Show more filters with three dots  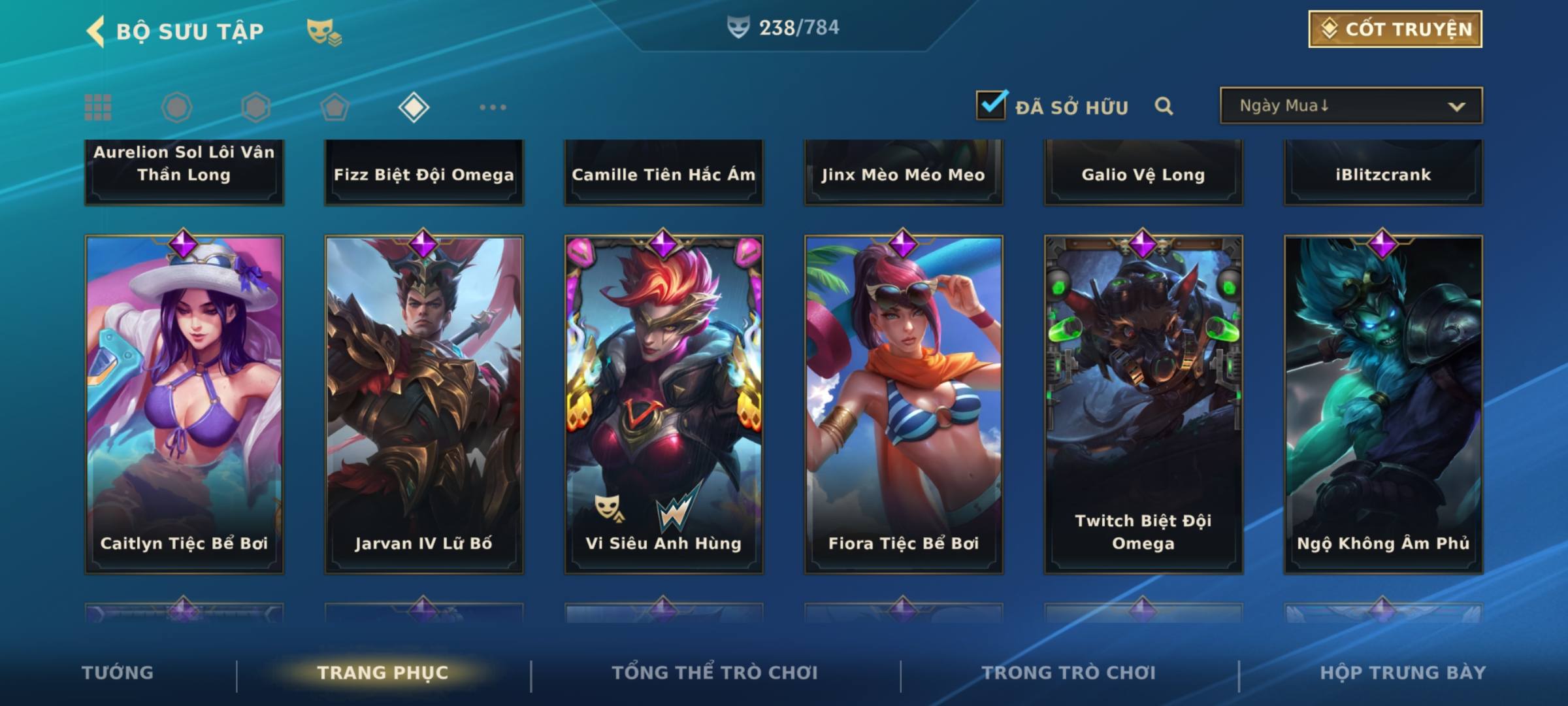click(x=493, y=107)
